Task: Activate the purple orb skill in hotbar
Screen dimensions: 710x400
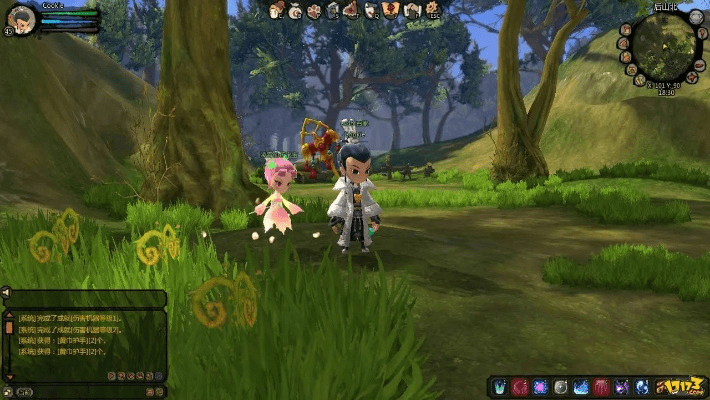Action: [x=540, y=386]
